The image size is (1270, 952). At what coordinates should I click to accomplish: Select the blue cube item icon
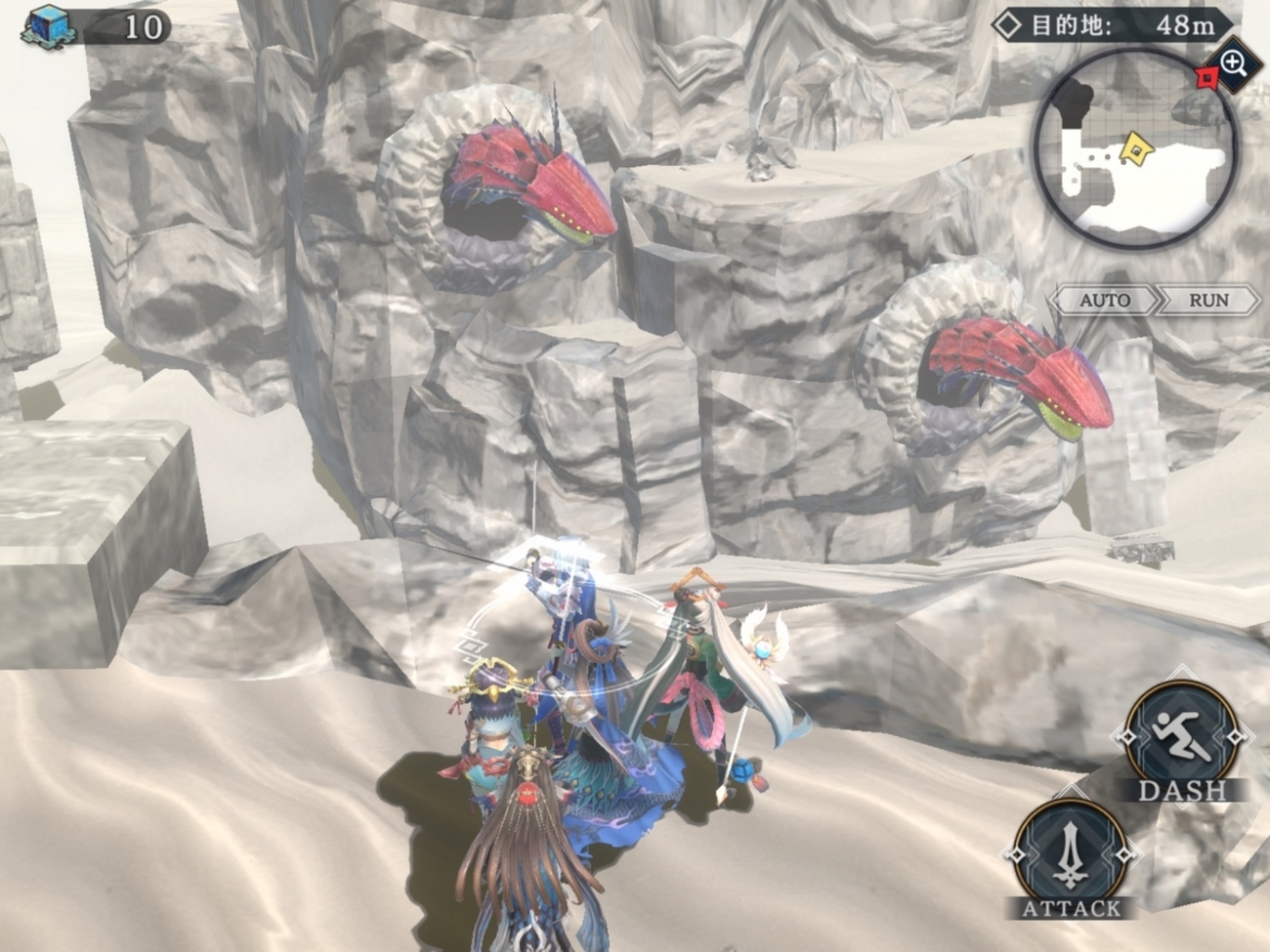[x=47, y=25]
